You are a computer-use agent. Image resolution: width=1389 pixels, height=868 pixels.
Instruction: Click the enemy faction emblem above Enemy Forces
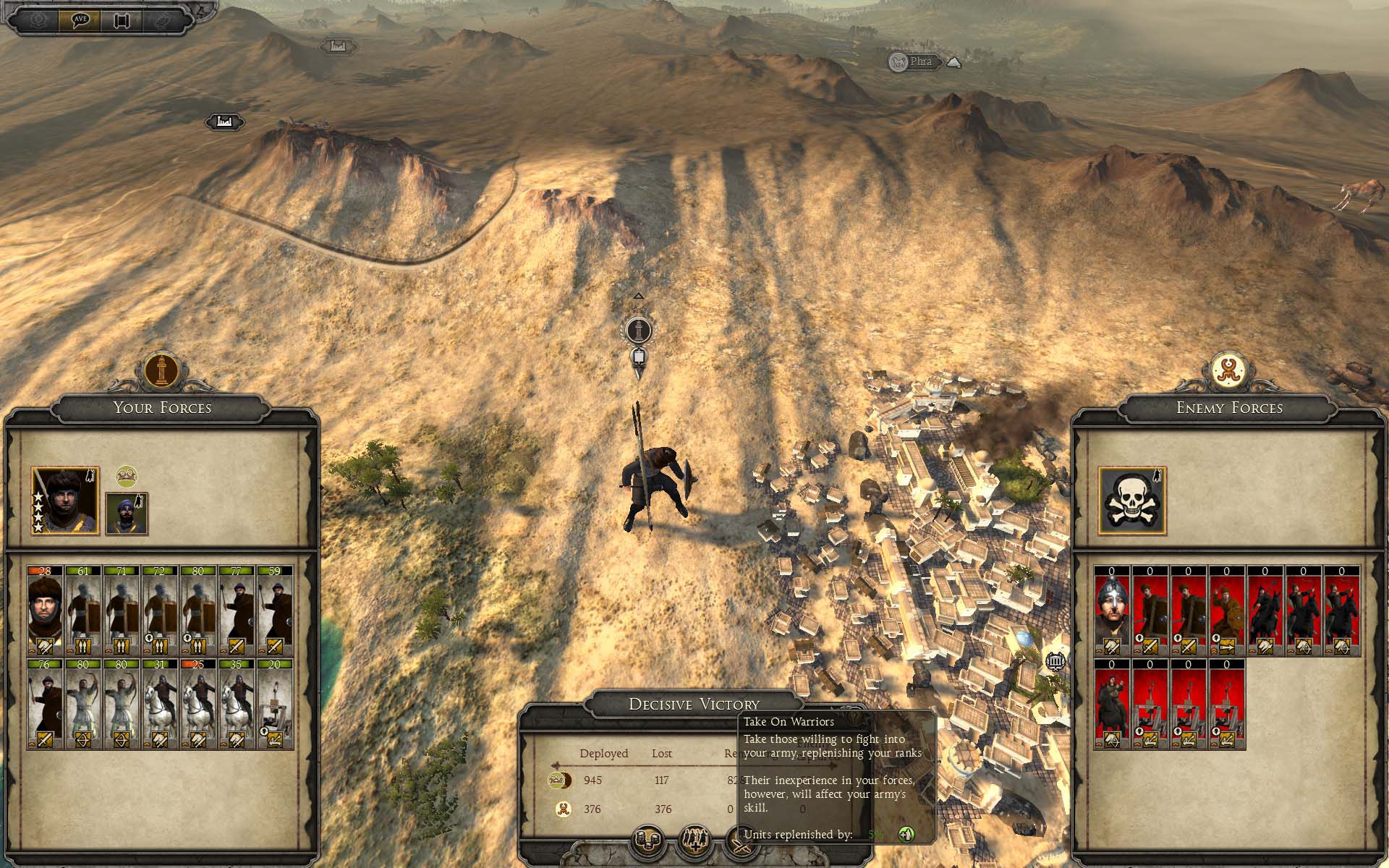tap(1228, 370)
